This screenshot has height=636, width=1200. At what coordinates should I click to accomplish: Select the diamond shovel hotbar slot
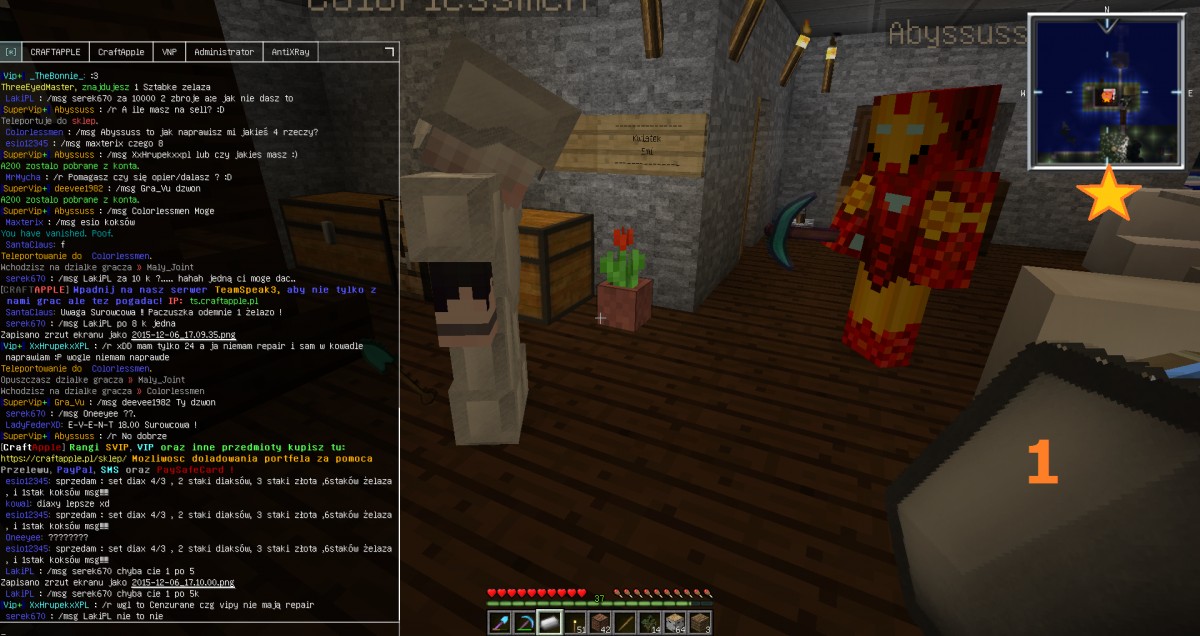pos(499,623)
